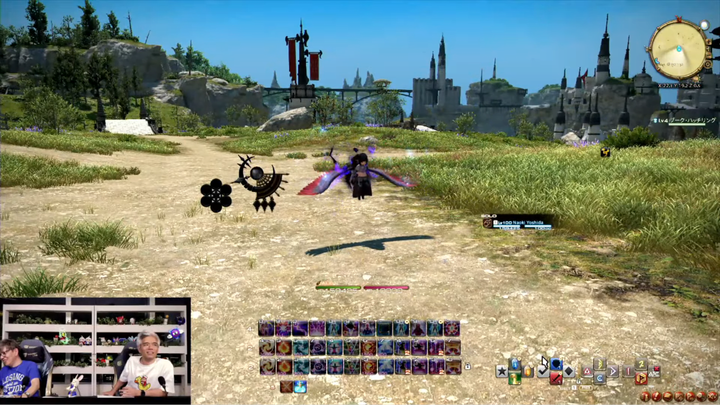Activate the red pencil icon
This screenshot has width=720, height=405.
[556, 378]
